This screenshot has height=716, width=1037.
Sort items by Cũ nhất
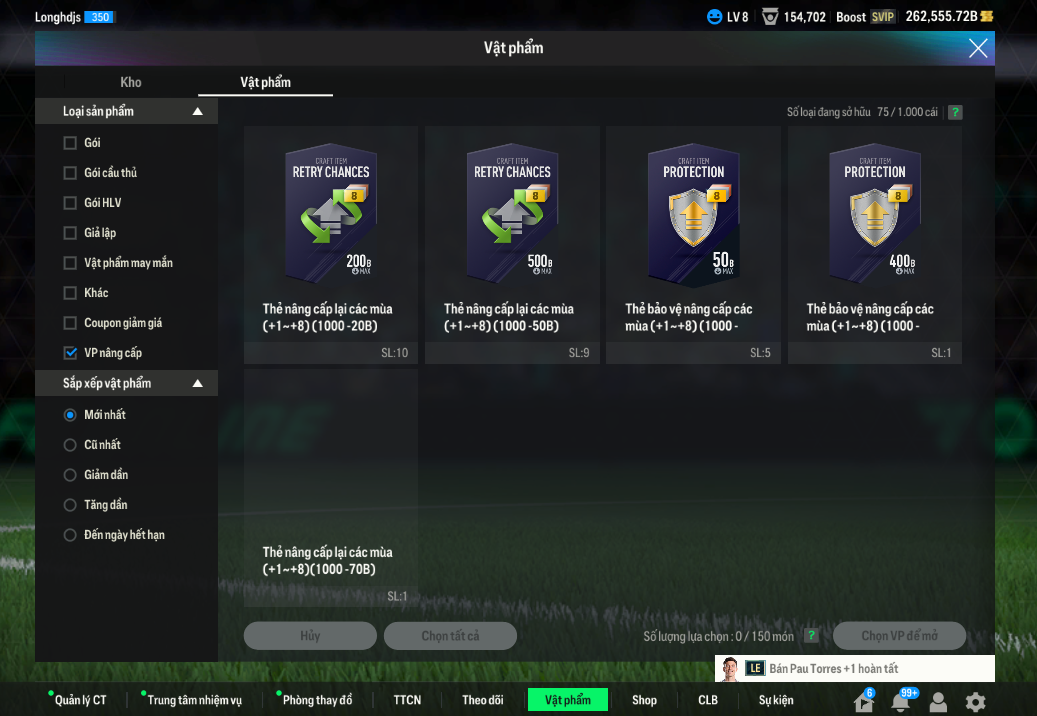point(70,445)
